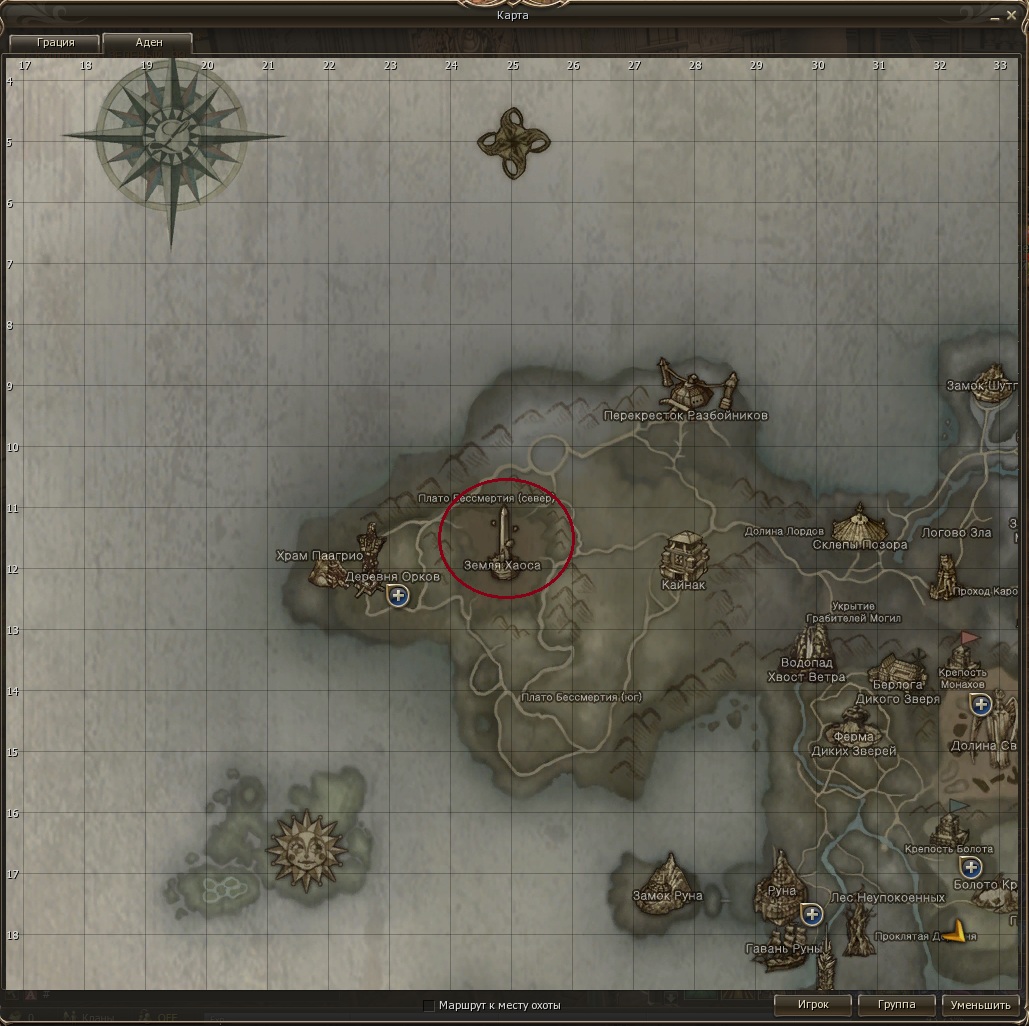Select the Руна town shield marker
This screenshot has height=1026, width=1029.
(812, 914)
